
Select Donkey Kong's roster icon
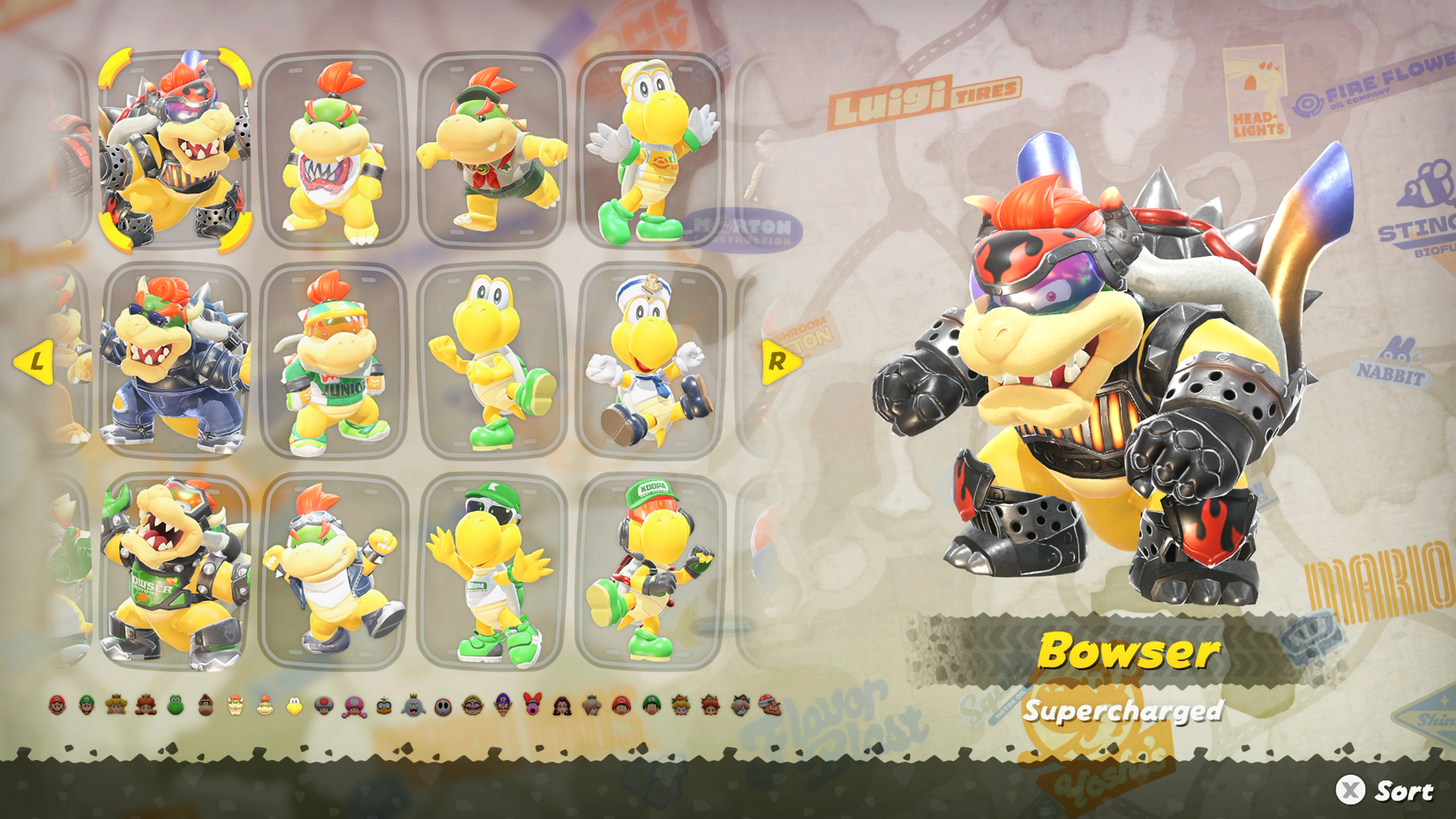(x=205, y=706)
